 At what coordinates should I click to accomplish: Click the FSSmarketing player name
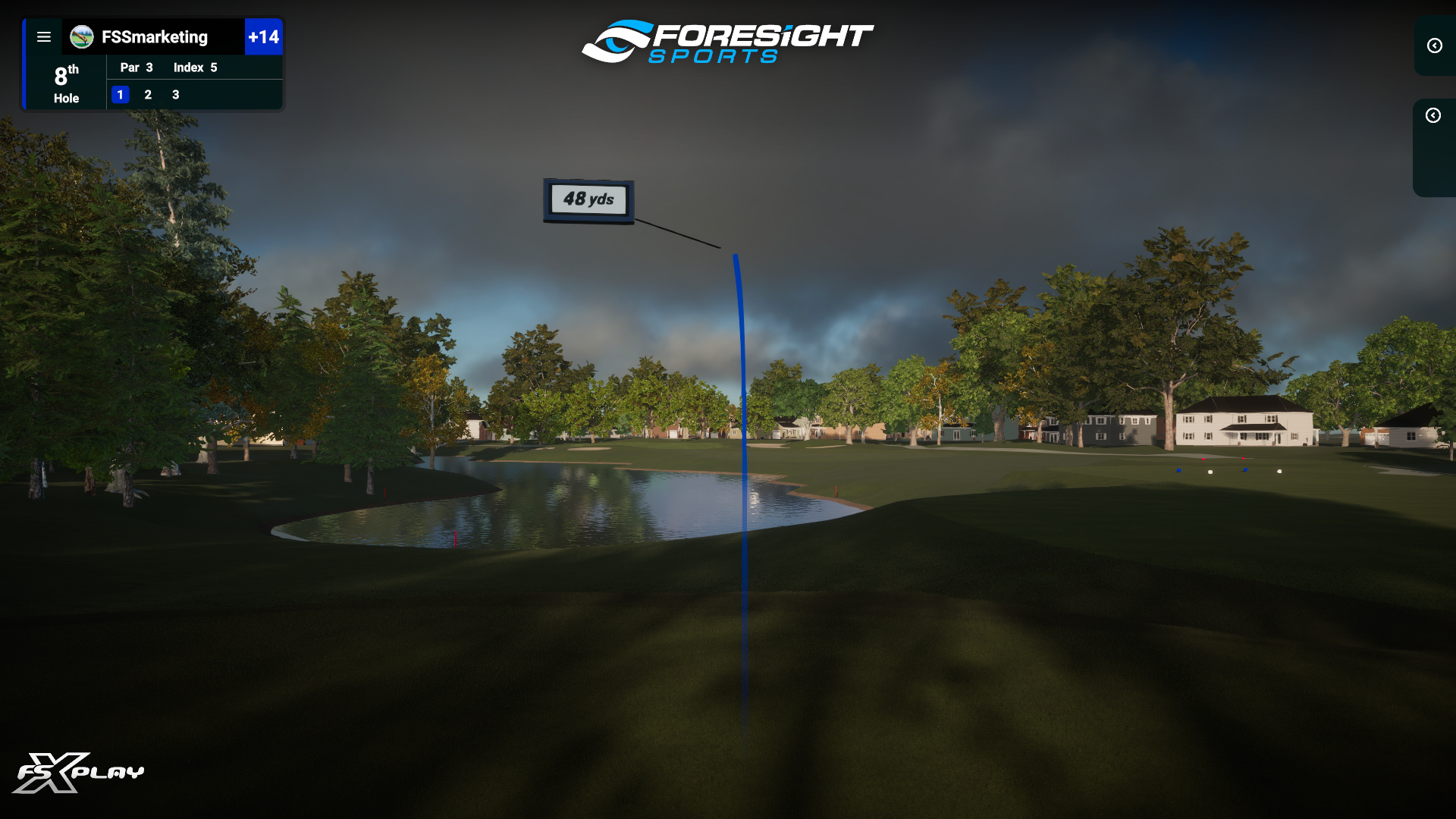pyautogui.click(x=155, y=36)
